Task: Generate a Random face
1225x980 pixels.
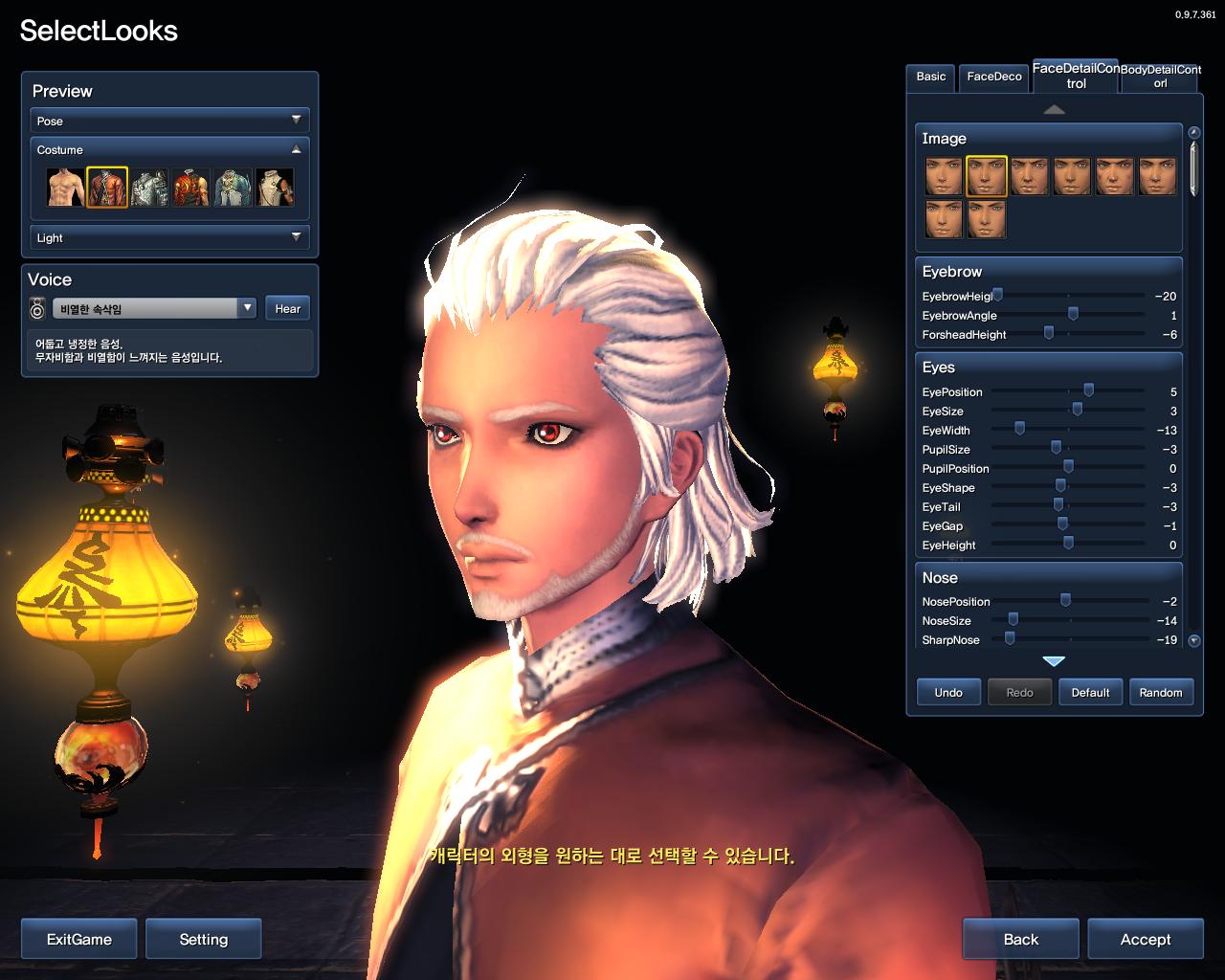Action: (1160, 692)
